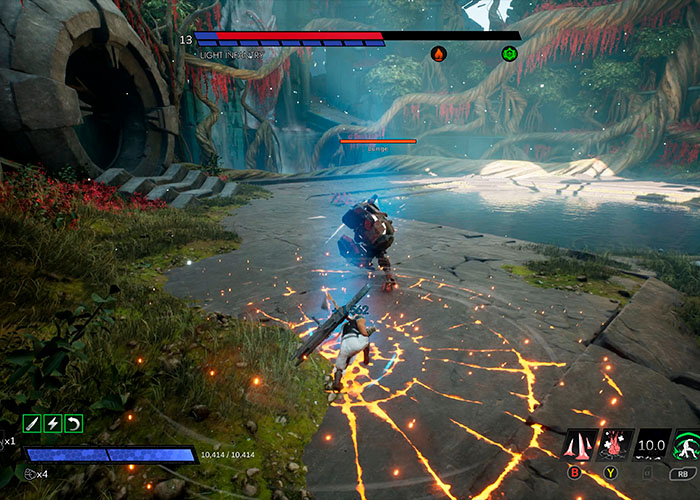700x500 pixels.
Task: Click the green-framed blade buff icon
Action: point(31,423)
